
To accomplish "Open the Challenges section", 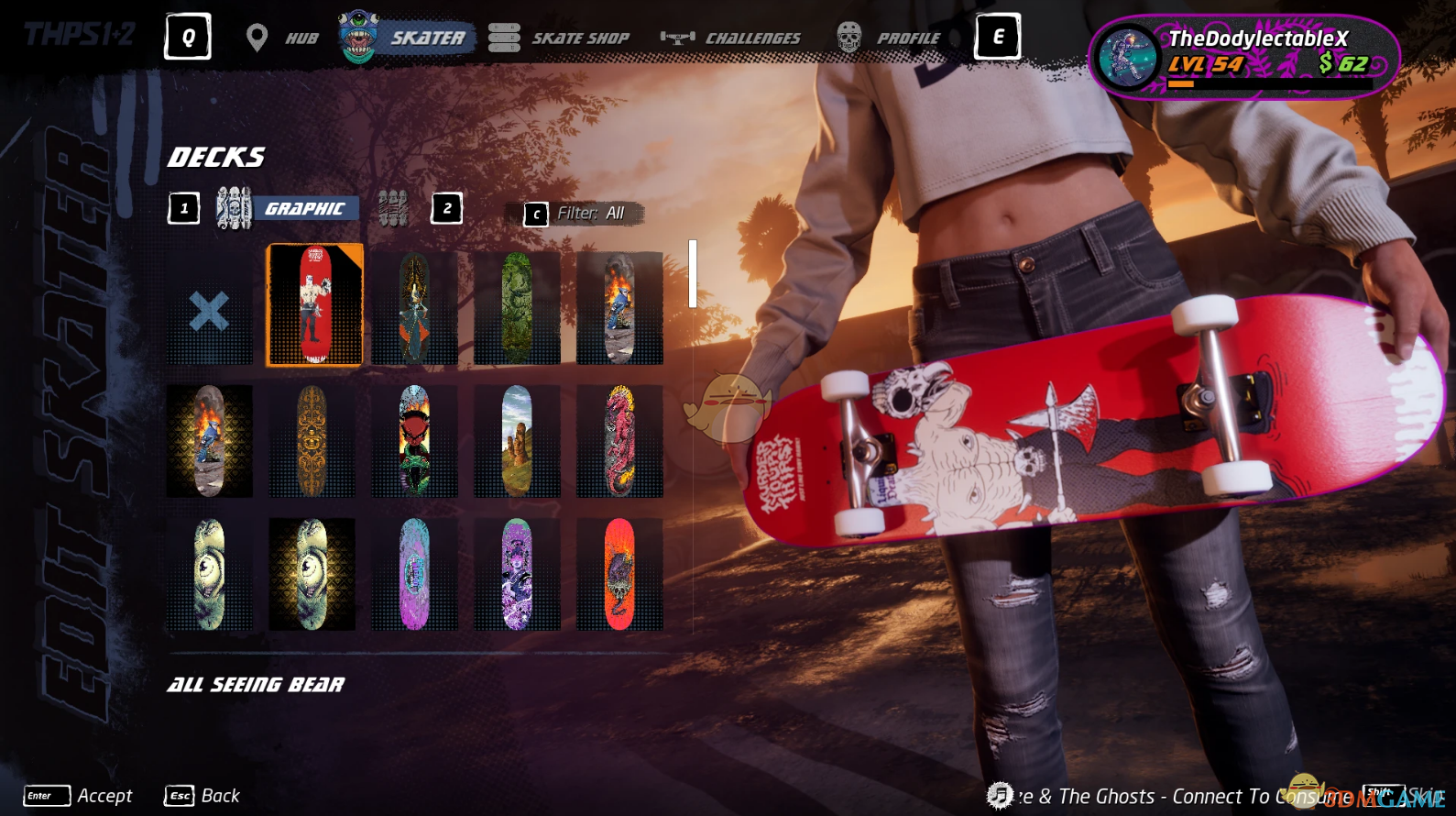I will [x=732, y=38].
